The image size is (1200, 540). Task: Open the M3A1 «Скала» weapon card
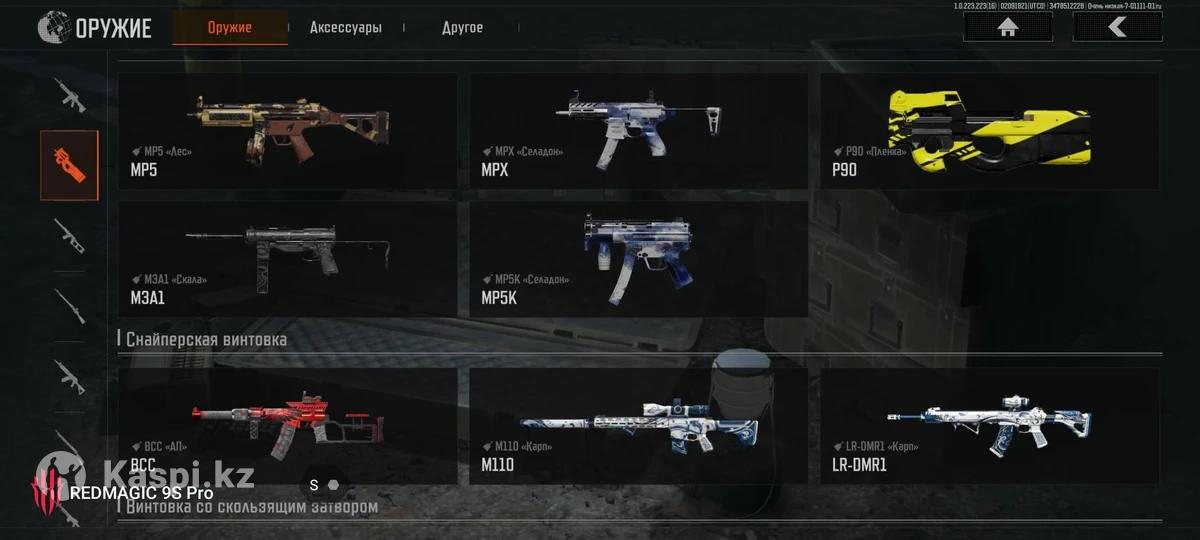tap(288, 259)
